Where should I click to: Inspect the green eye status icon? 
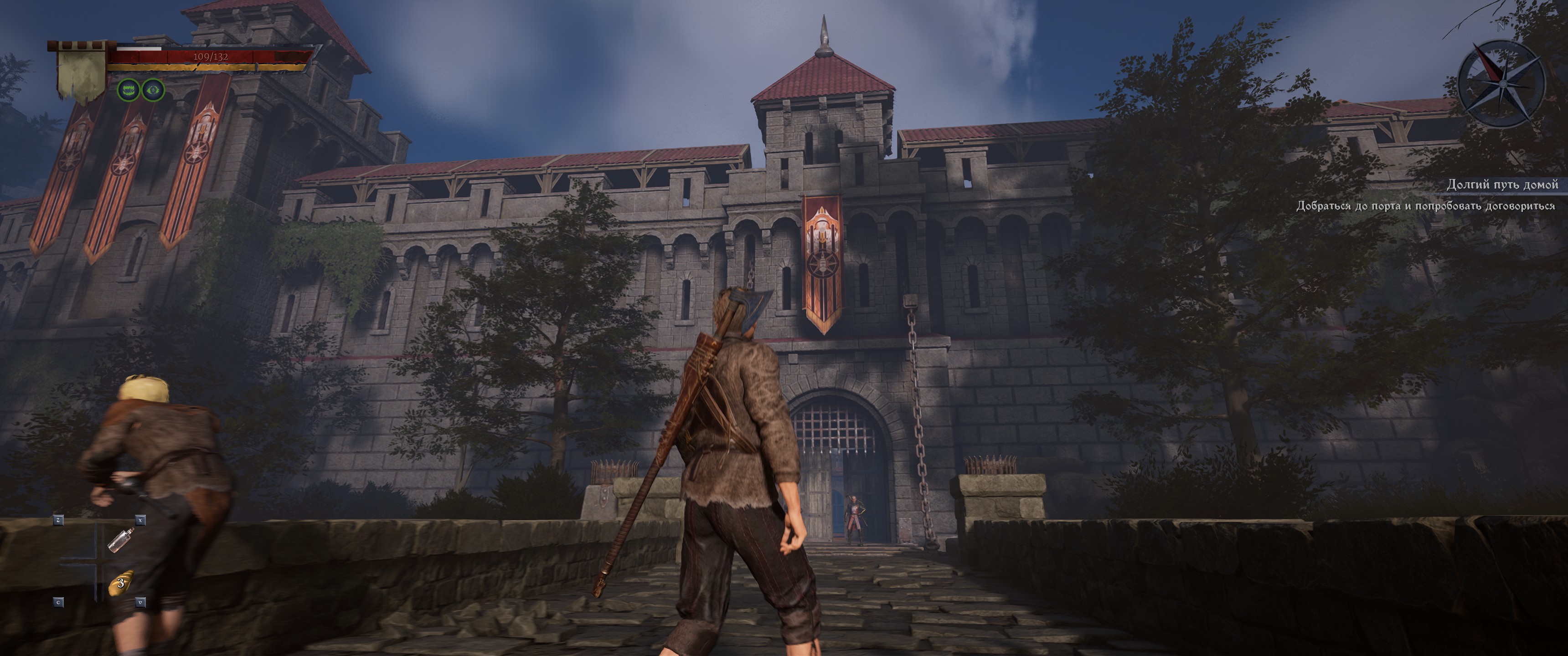pyautogui.click(x=153, y=91)
